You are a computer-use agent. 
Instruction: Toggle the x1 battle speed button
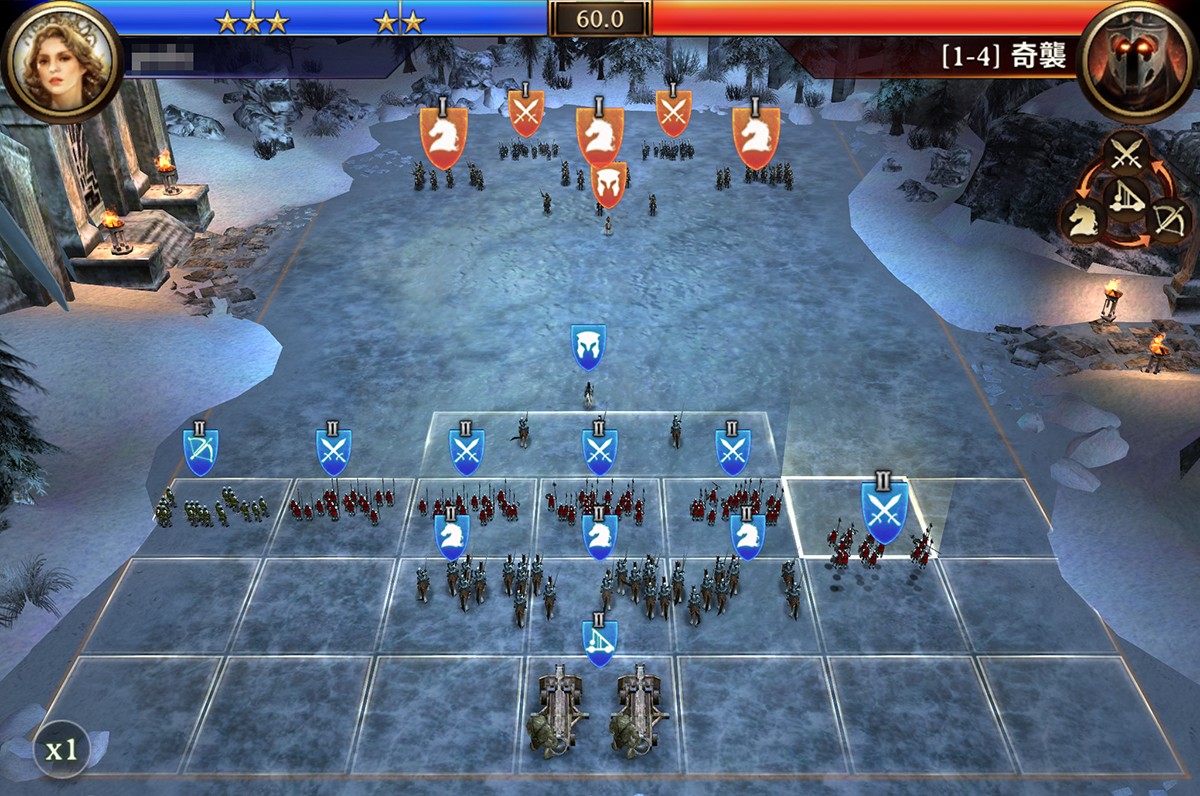(x=61, y=749)
